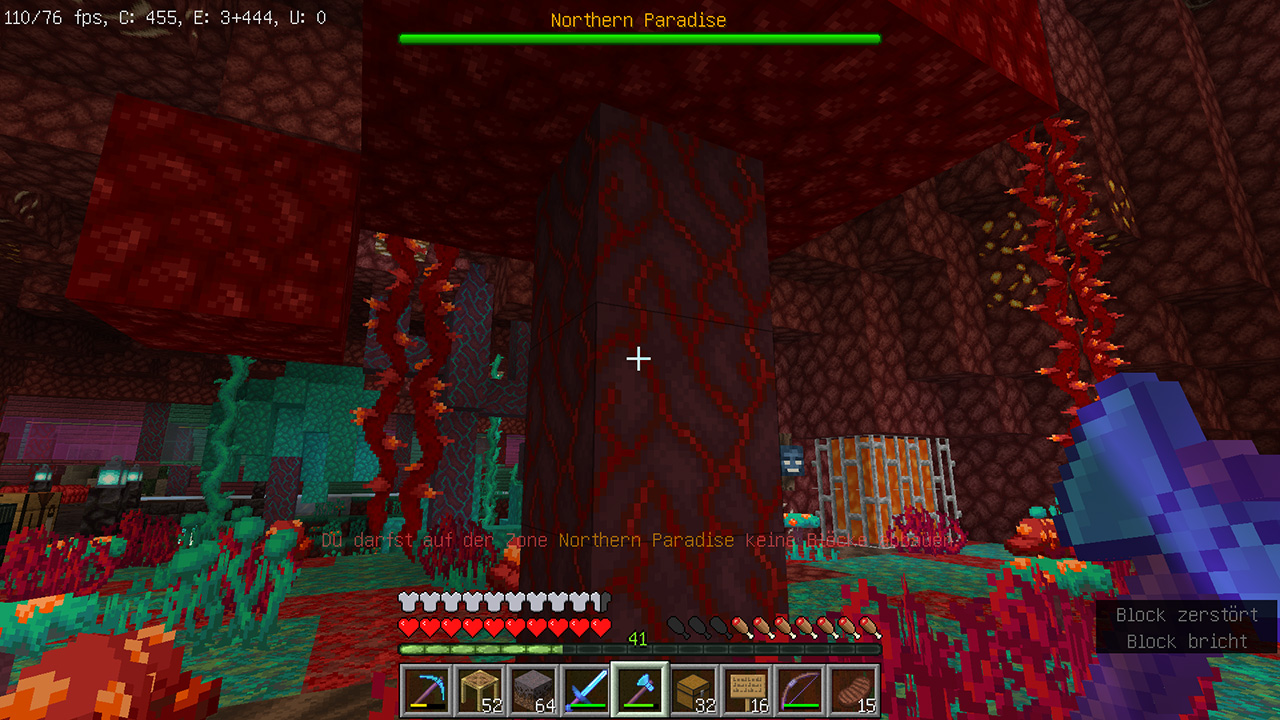Select the cooked steak stack of 15
The width and height of the screenshot is (1280, 720).
click(x=853, y=690)
